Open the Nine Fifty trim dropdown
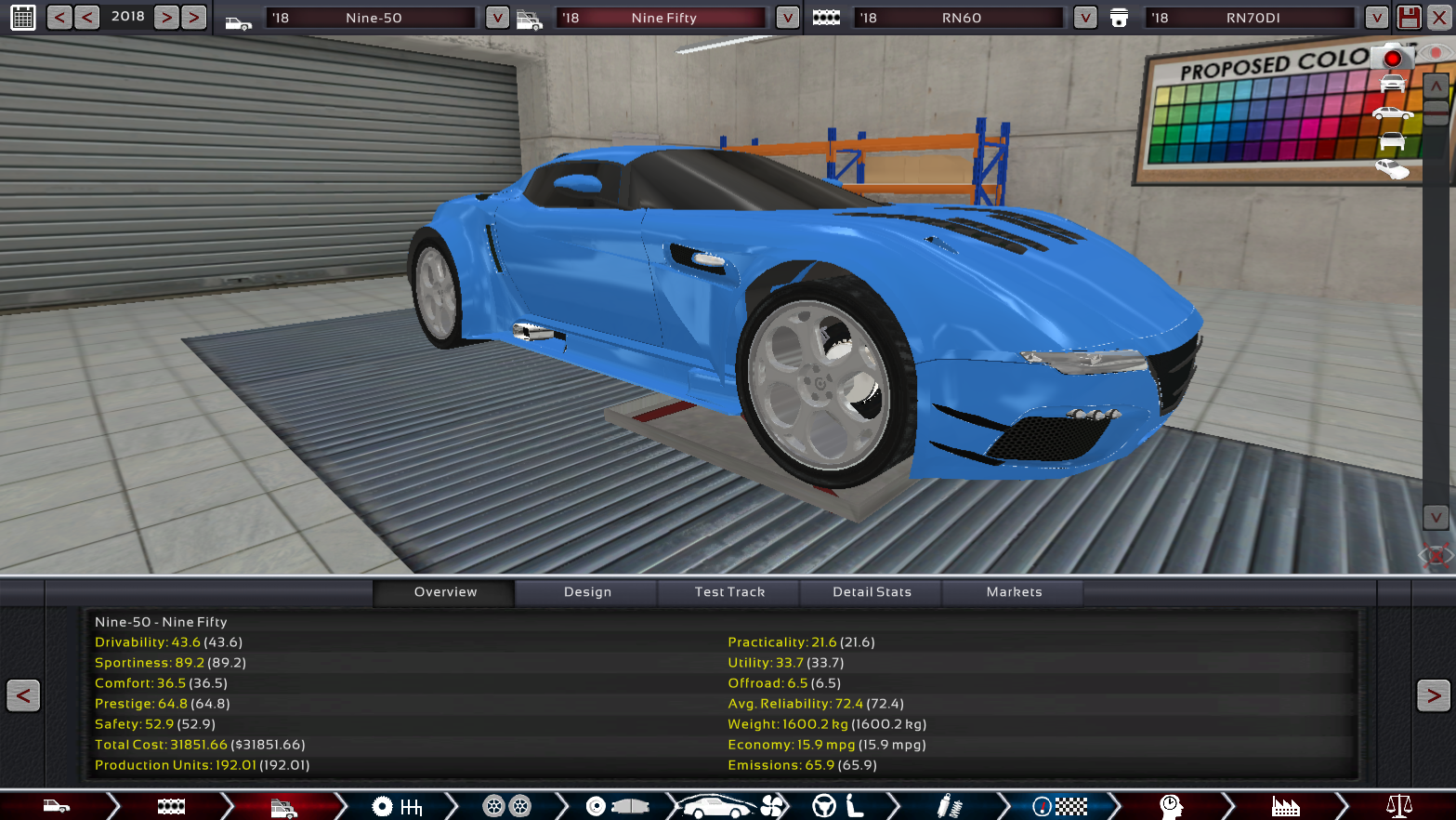 (787, 18)
